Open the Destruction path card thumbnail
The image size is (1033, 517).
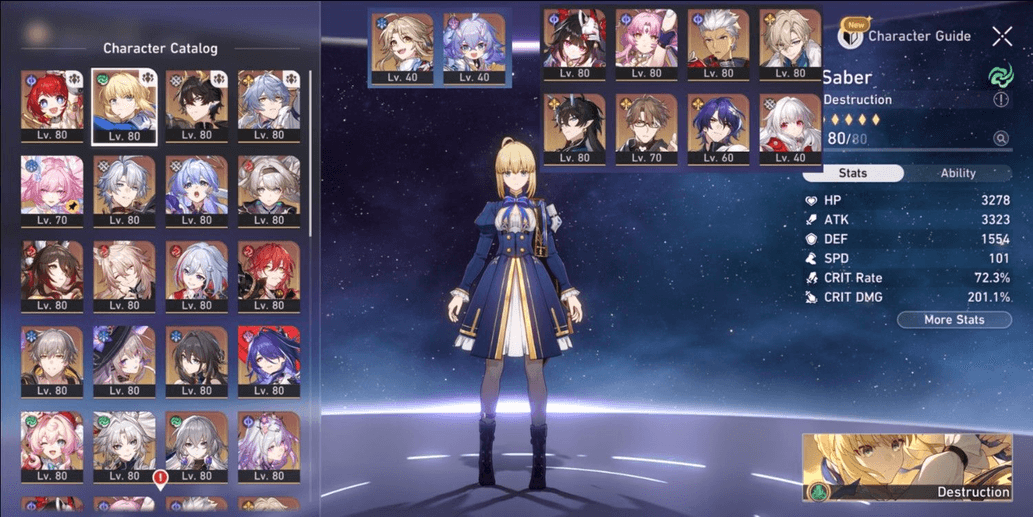pos(907,467)
